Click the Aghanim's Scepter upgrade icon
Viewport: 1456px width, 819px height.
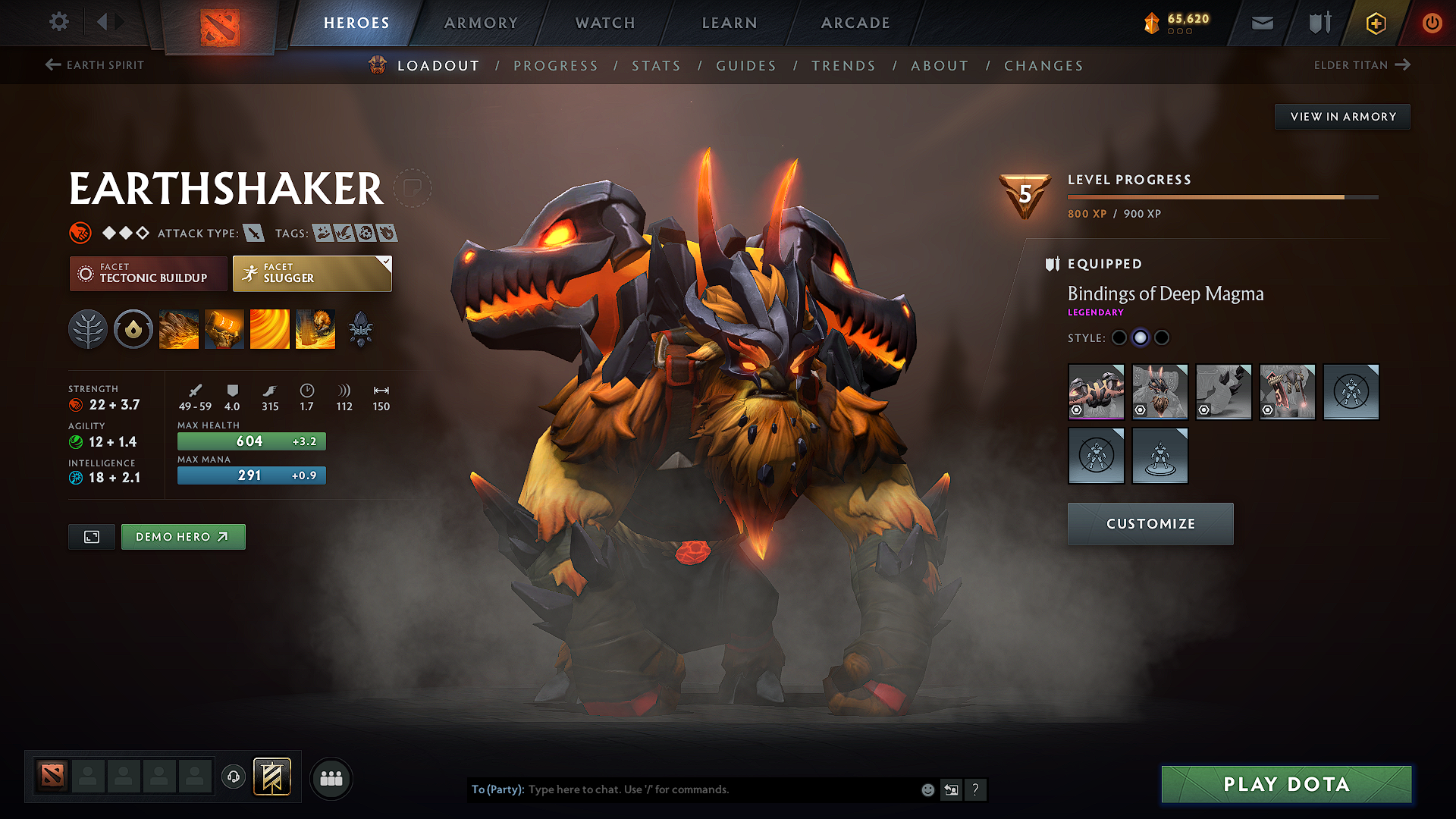pos(361,328)
